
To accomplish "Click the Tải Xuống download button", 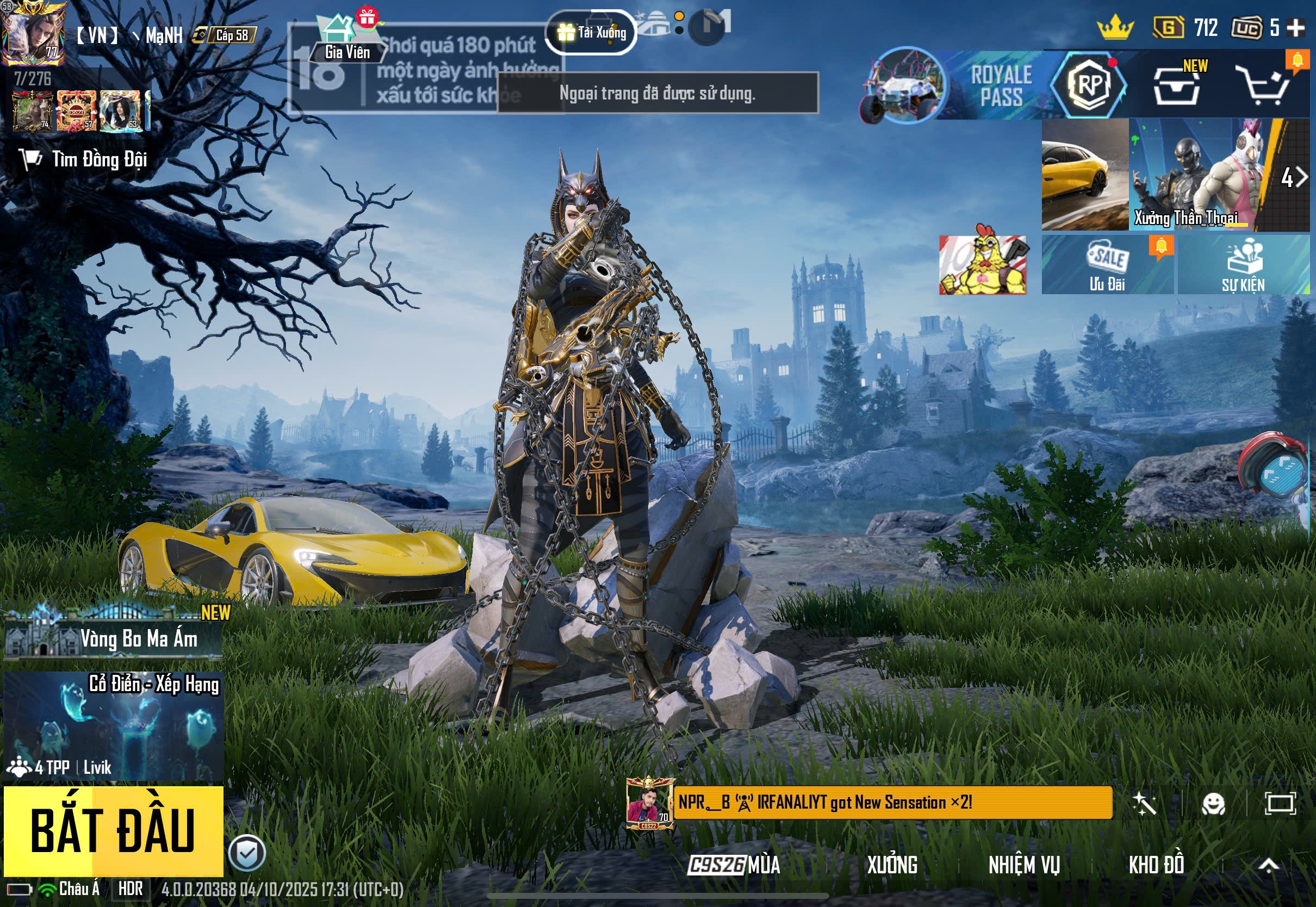I will tap(591, 33).
